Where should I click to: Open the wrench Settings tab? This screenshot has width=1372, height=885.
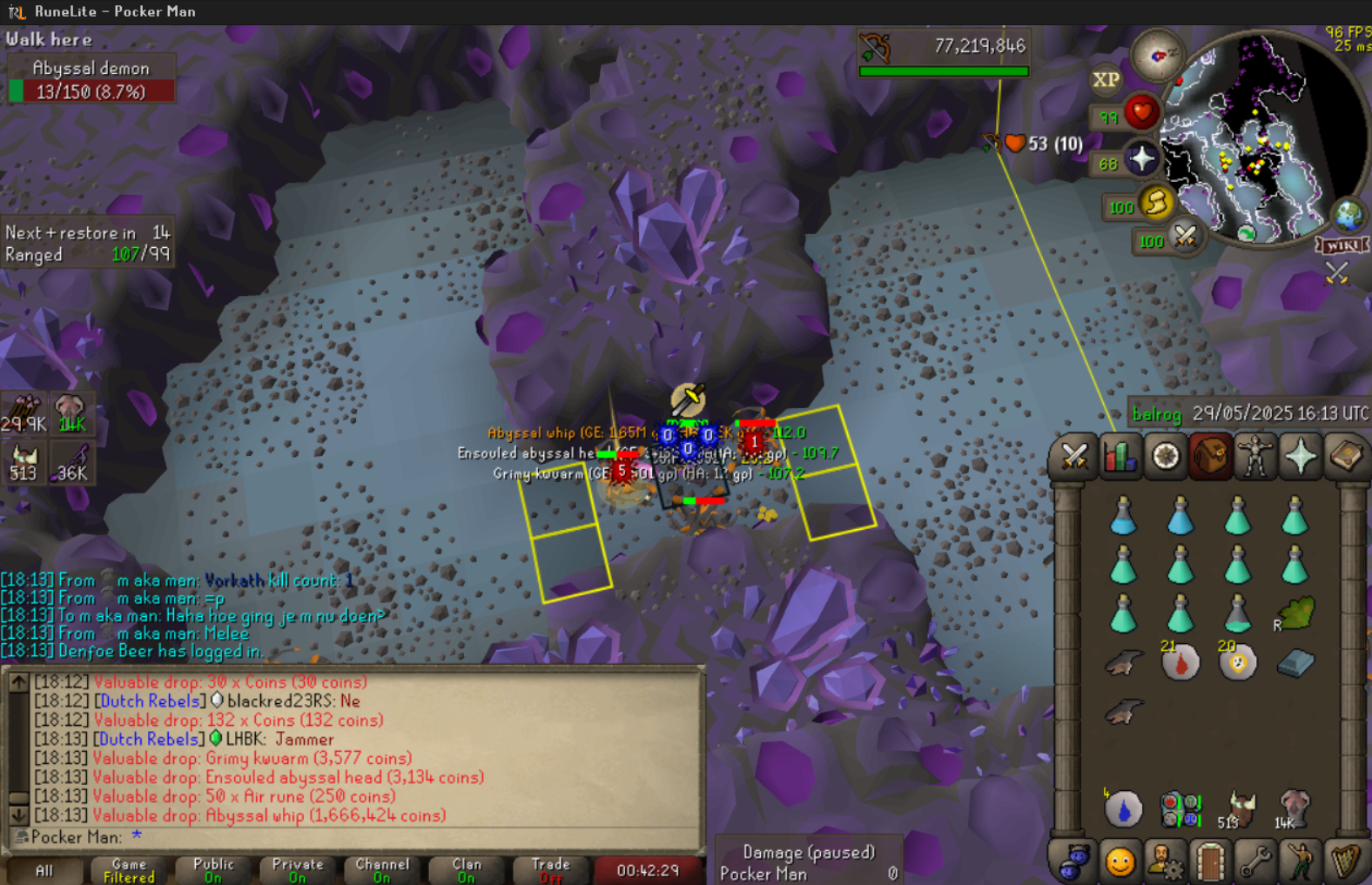[x=1254, y=862]
